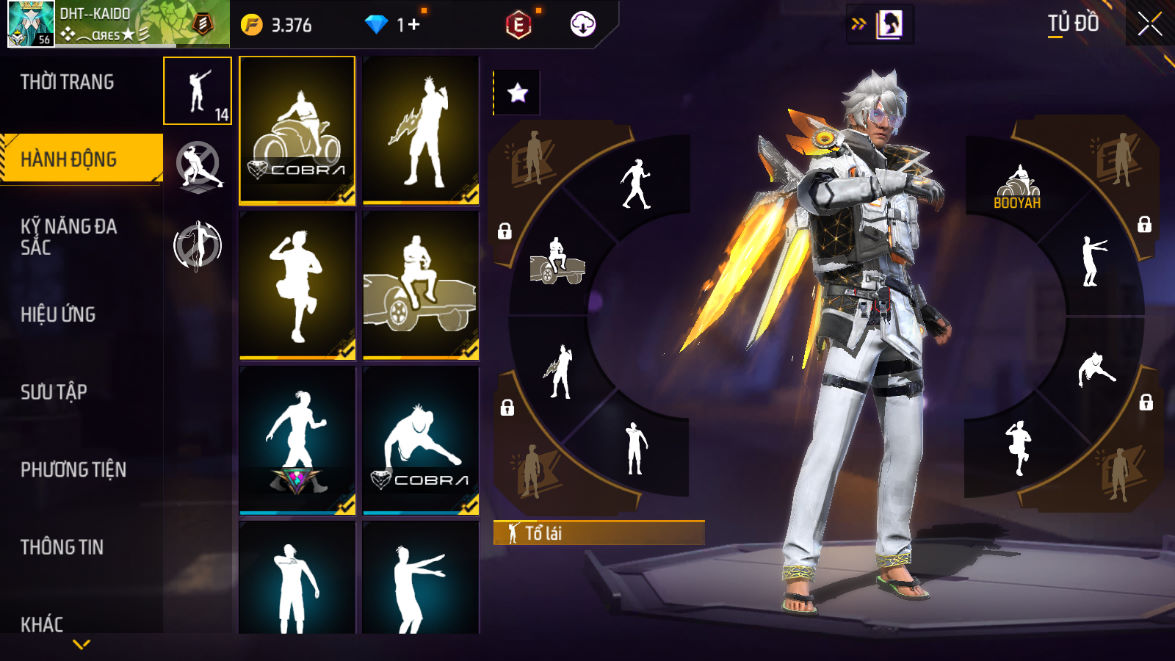1175x661 pixels.
Task: Open the cloud download icon
Action: click(583, 25)
